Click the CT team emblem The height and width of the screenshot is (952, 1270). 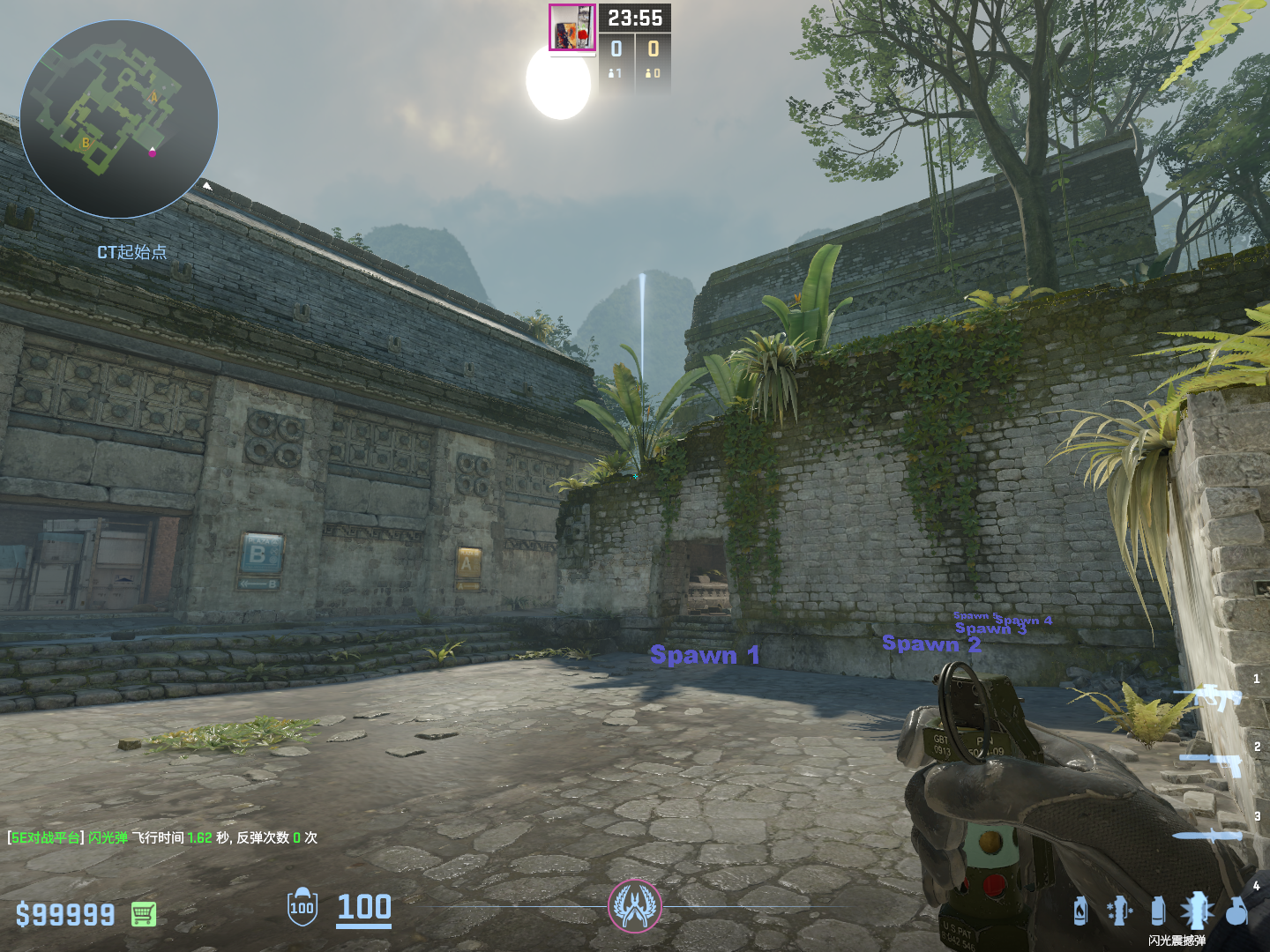coord(634,906)
